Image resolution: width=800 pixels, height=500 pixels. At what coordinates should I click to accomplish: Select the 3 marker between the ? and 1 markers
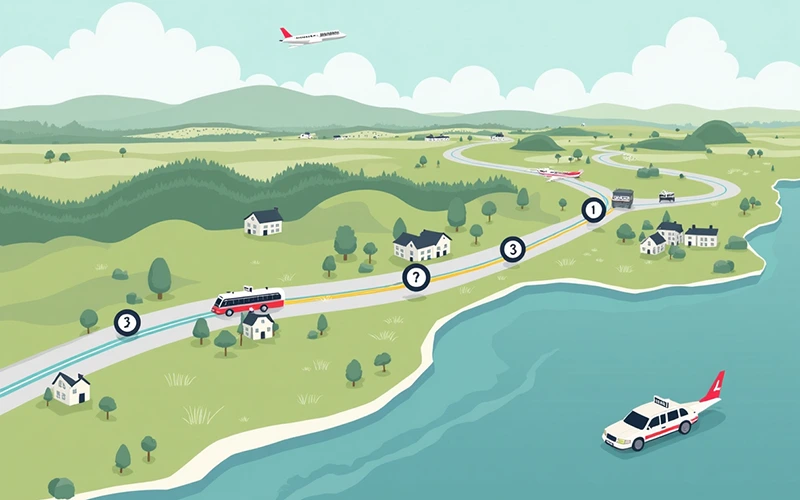(x=512, y=250)
